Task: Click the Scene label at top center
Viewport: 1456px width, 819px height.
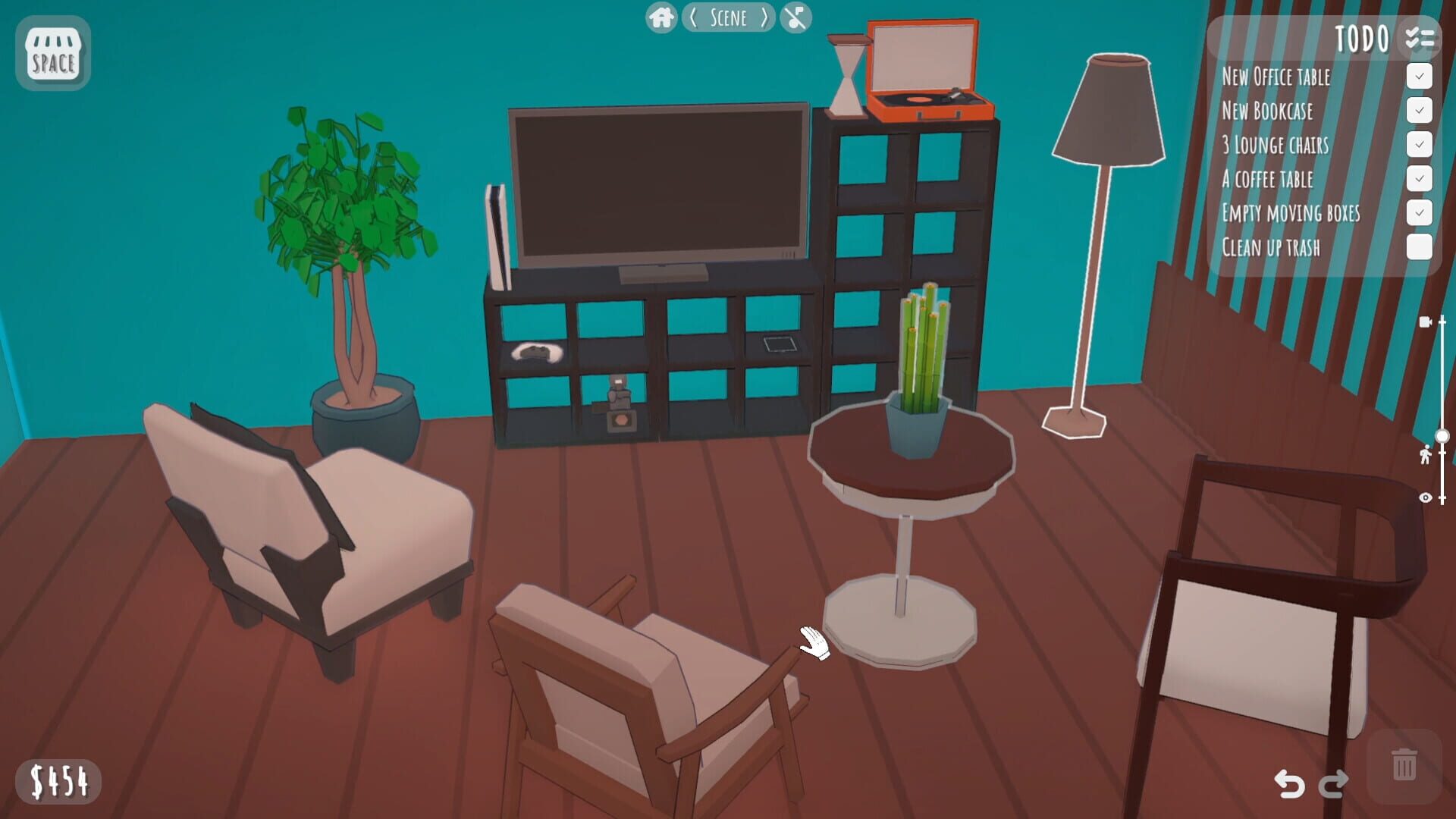Action: [728, 18]
